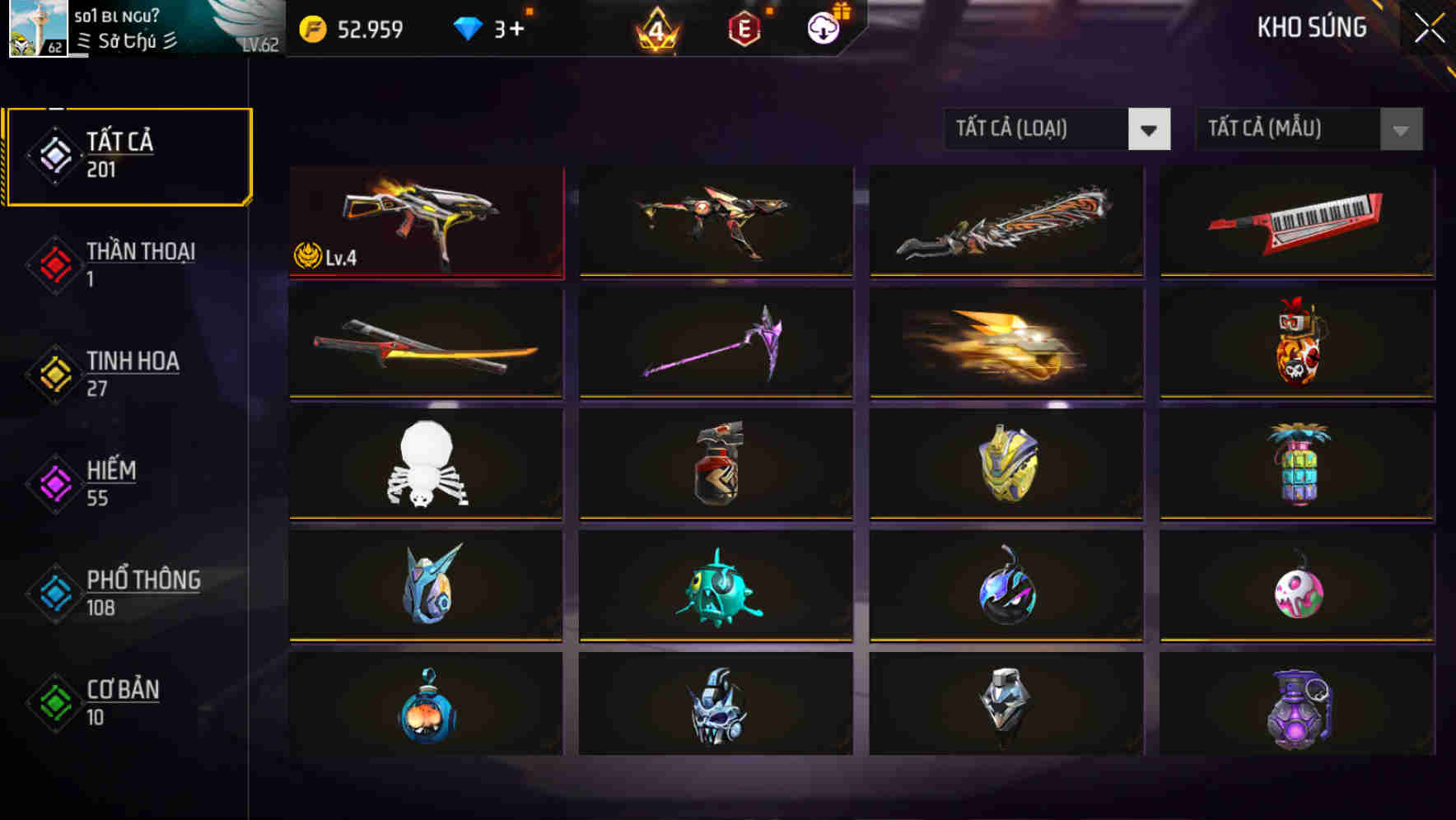Click the red keytar weapon icon
This screenshot has width=1456, height=820.
[1296, 222]
